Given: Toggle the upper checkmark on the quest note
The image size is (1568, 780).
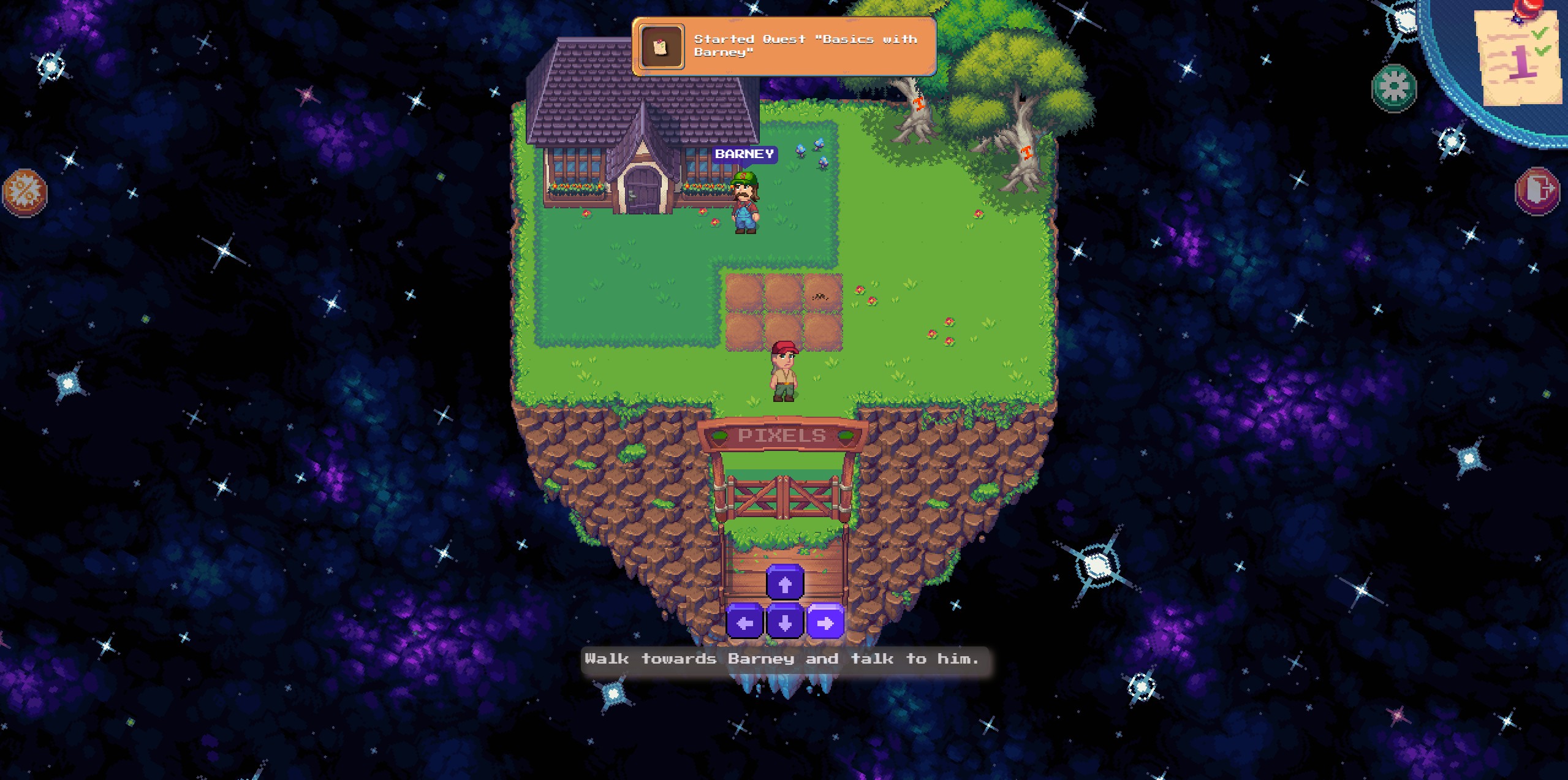Looking at the screenshot, I should [x=1539, y=32].
